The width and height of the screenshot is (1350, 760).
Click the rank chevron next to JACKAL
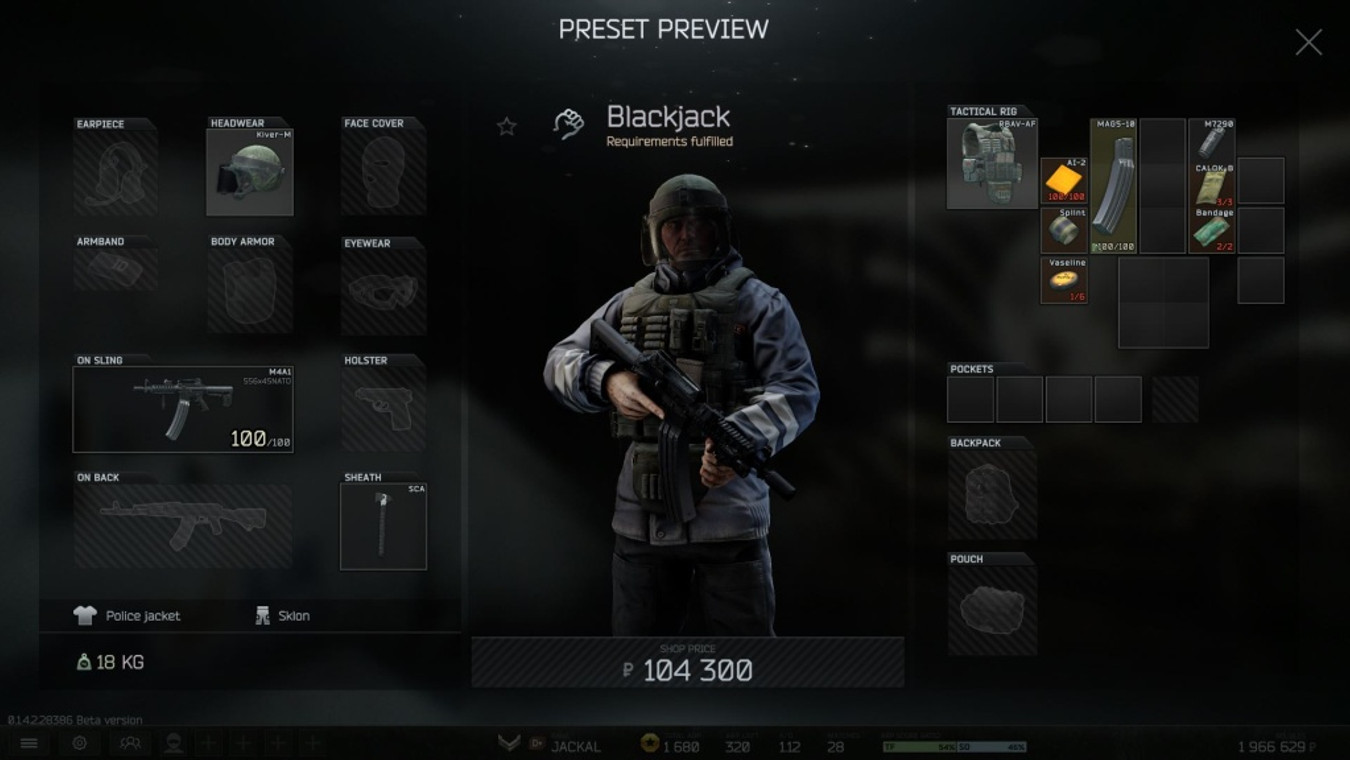(509, 743)
